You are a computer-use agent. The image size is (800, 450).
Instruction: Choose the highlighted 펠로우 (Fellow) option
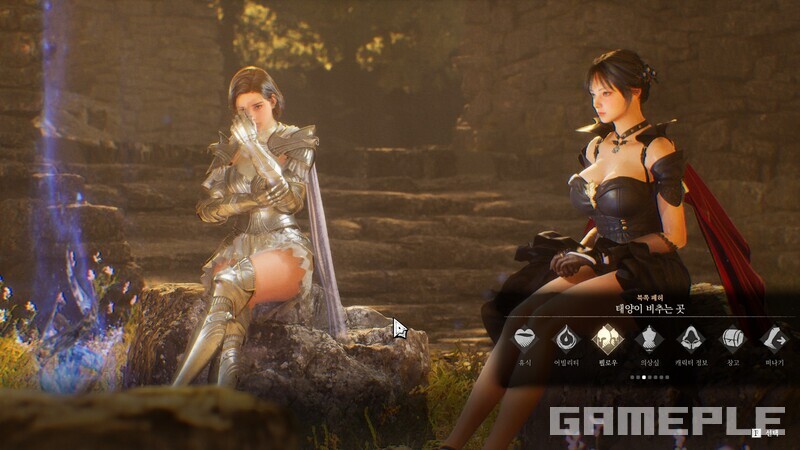coord(608,338)
